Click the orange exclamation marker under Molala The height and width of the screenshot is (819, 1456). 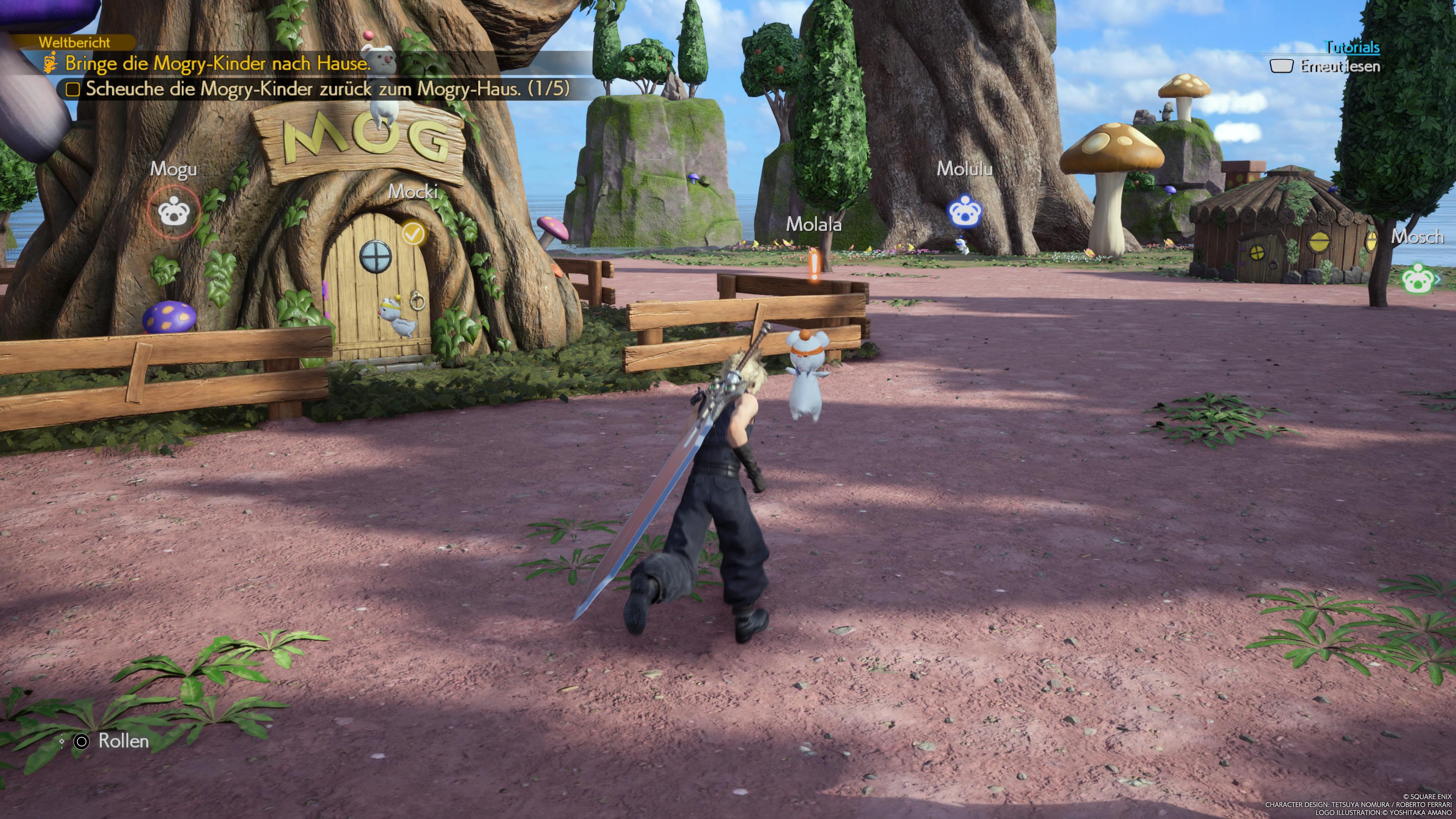(x=814, y=266)
